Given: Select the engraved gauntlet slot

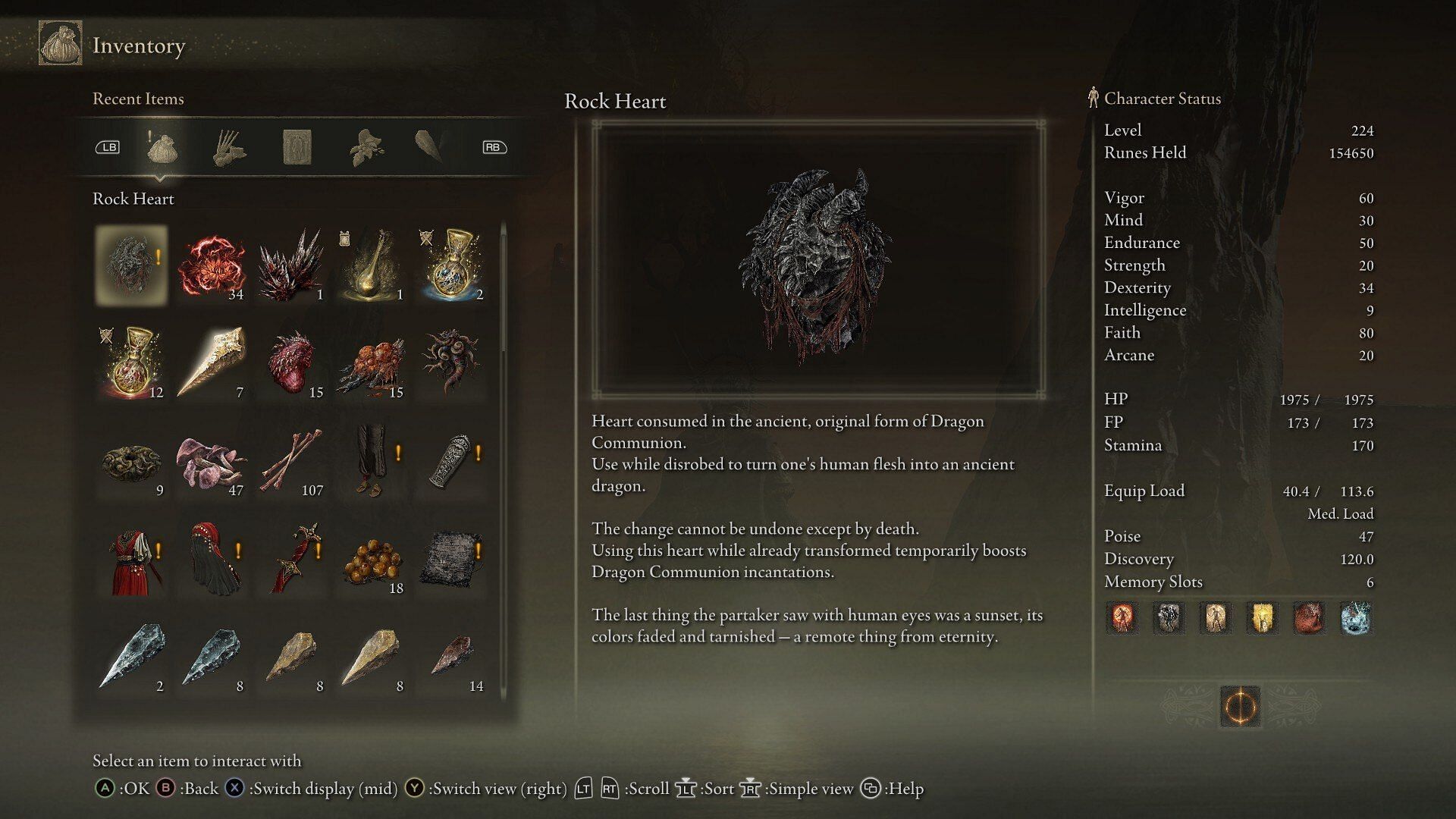Looking at the screenshot, I should tap(452, 461).
